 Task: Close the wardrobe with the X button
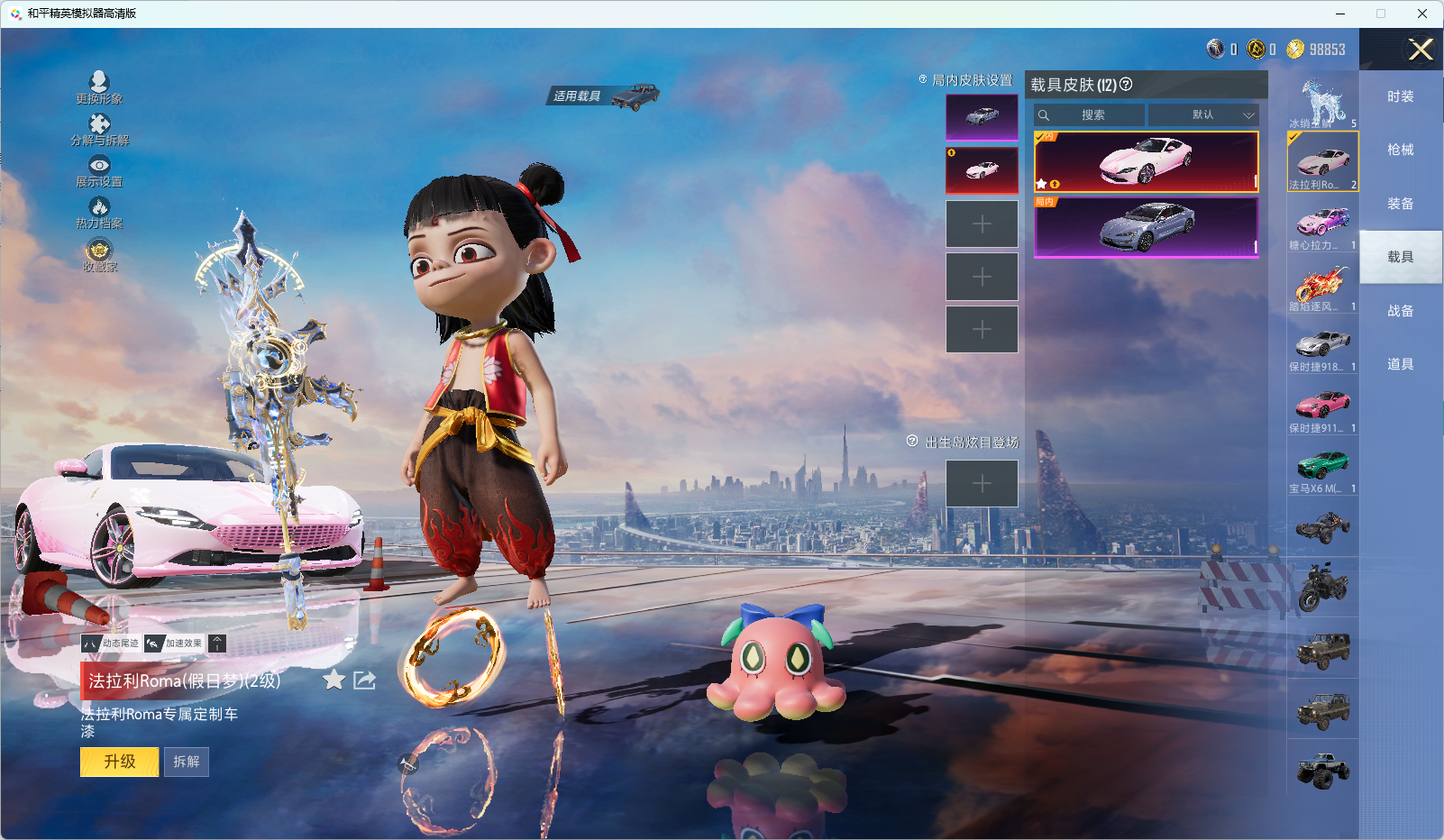tap(1421, 50)
